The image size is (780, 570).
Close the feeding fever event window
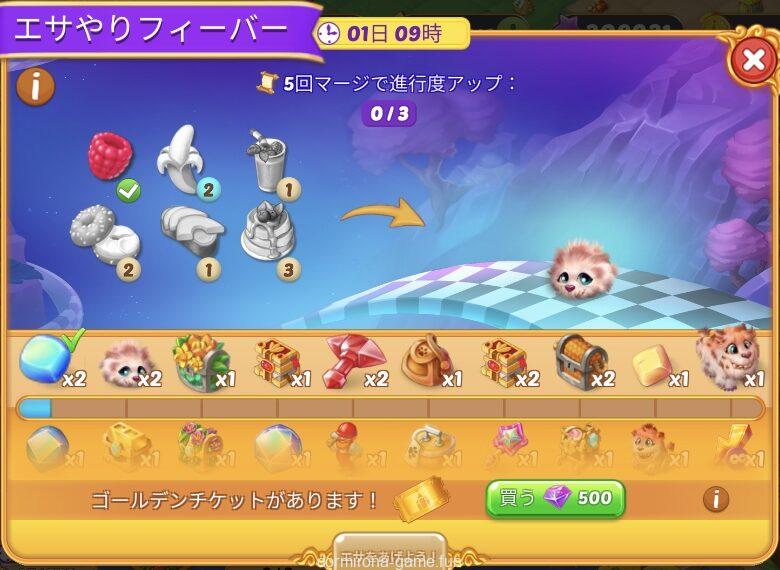(x=751, y=62)
